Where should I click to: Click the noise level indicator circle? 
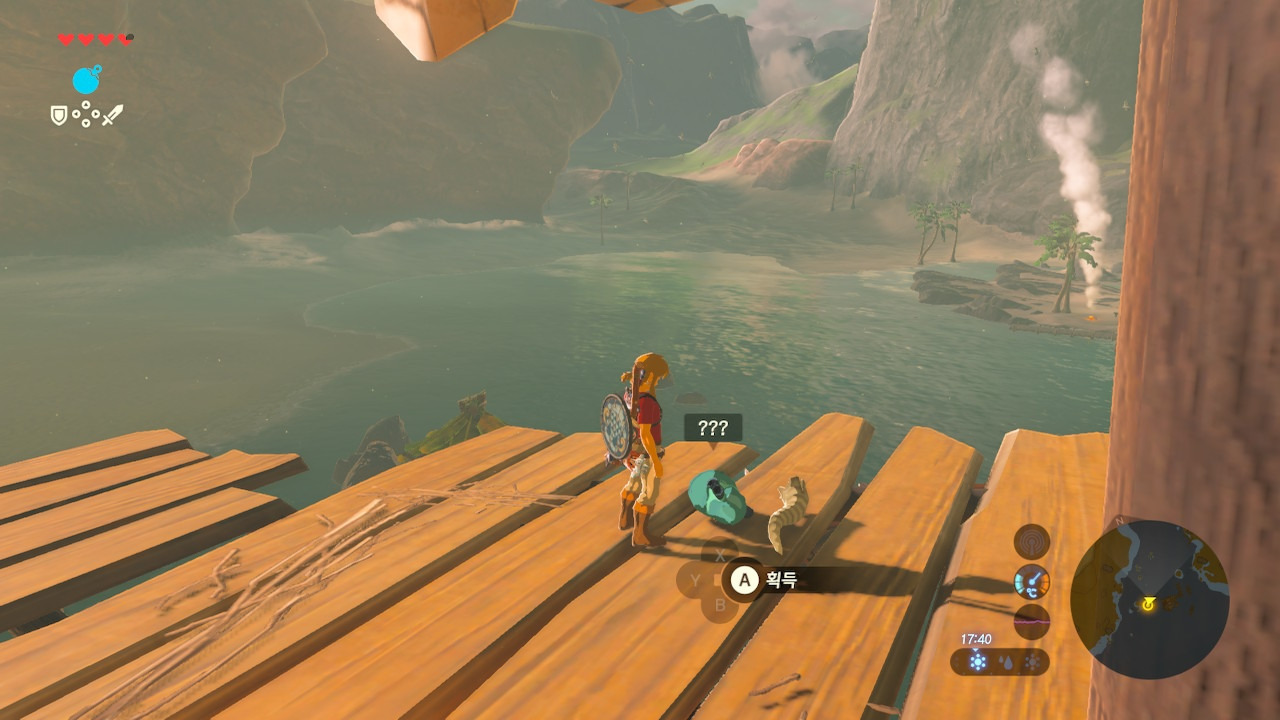tap(1032, 621)
